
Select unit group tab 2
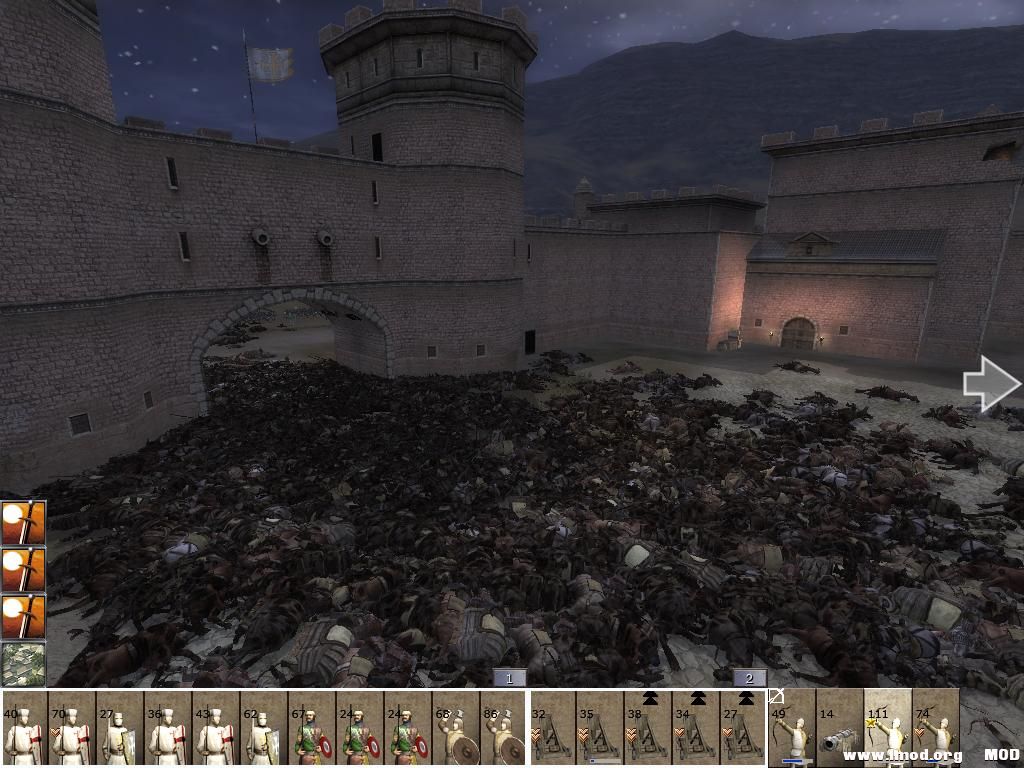tap(749, 678)
